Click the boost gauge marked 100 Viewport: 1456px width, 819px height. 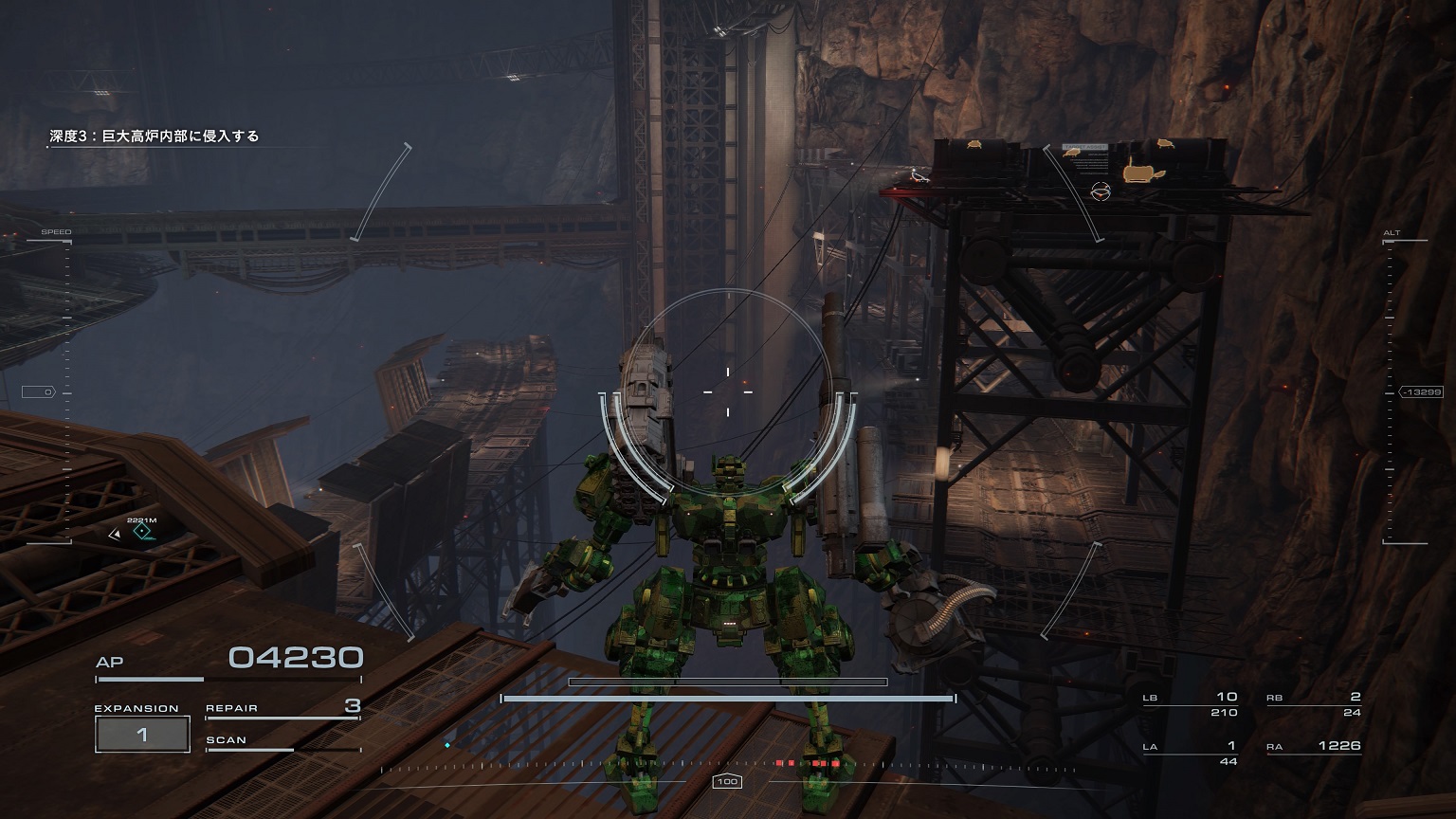[728, 781]
